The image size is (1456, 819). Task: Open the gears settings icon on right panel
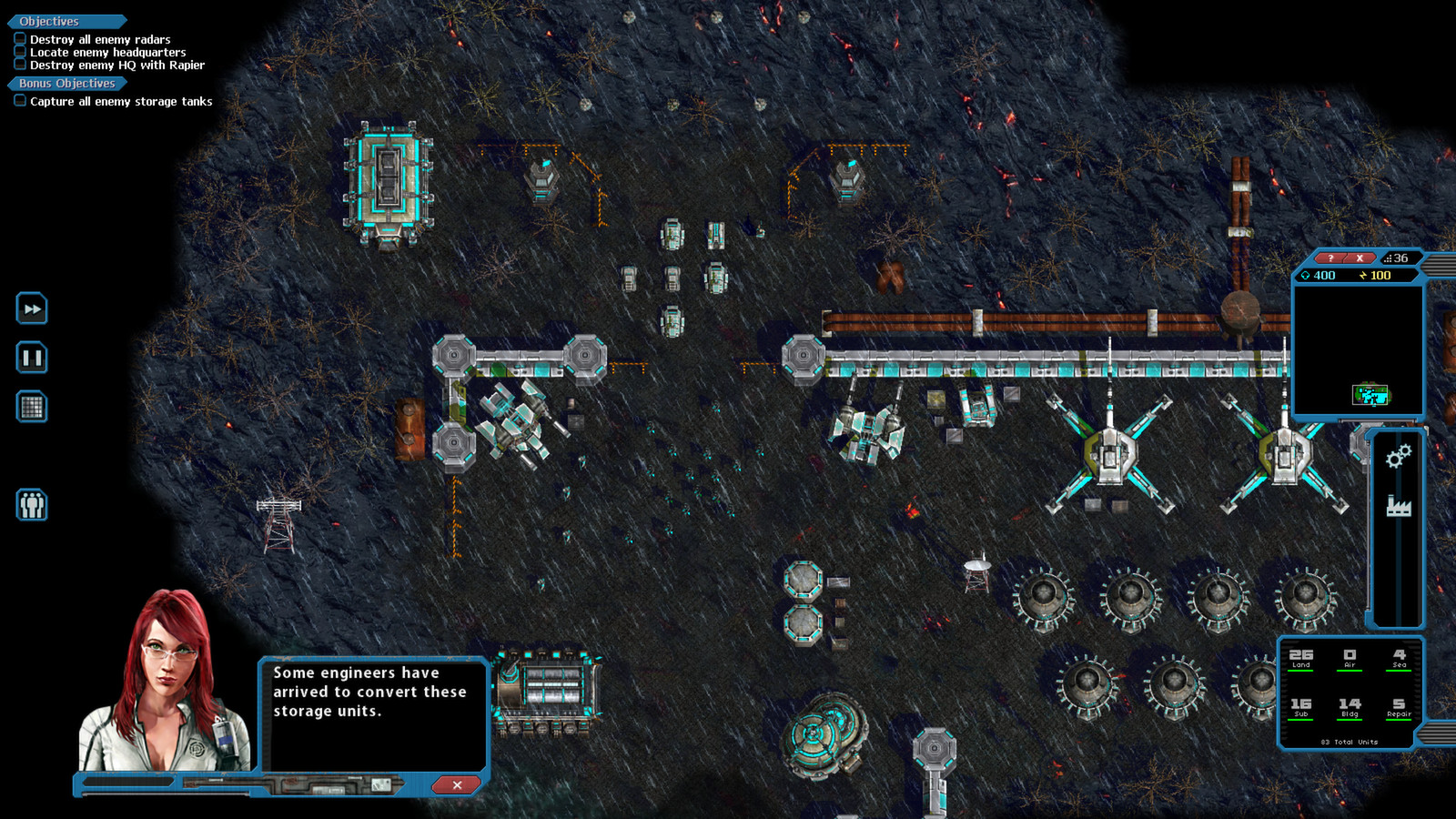1398,458
